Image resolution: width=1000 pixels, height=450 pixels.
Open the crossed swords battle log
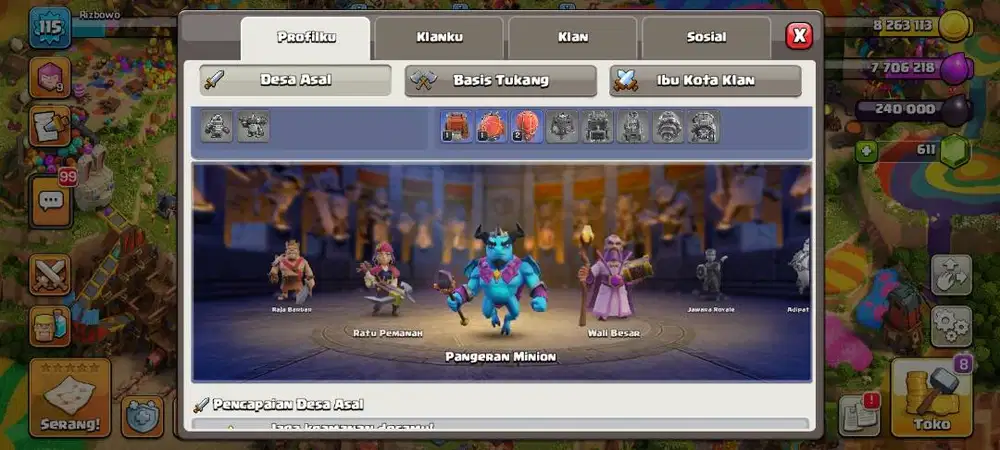point(49,275)
